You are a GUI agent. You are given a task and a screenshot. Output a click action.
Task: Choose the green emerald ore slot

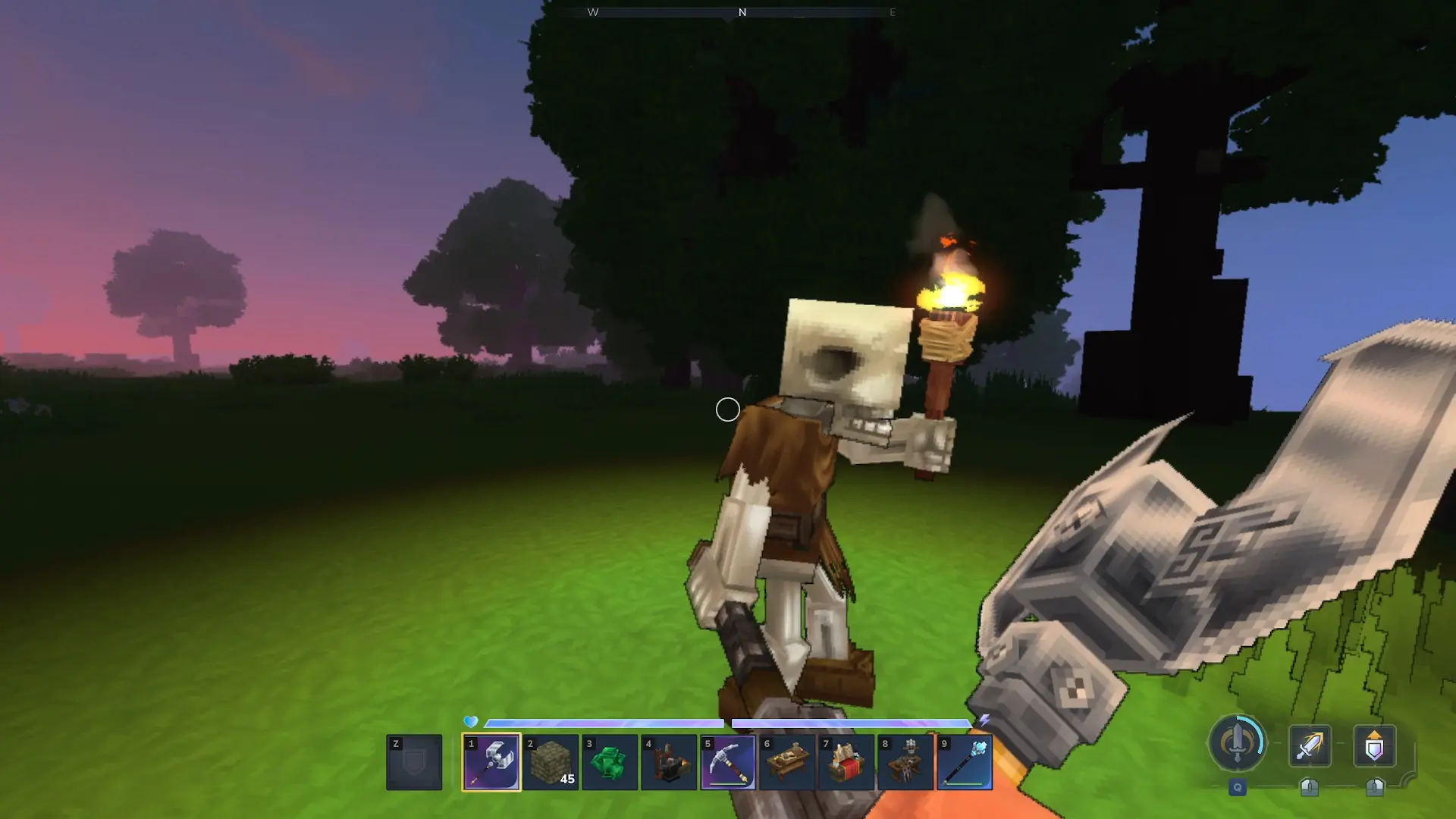click(610, 762)
